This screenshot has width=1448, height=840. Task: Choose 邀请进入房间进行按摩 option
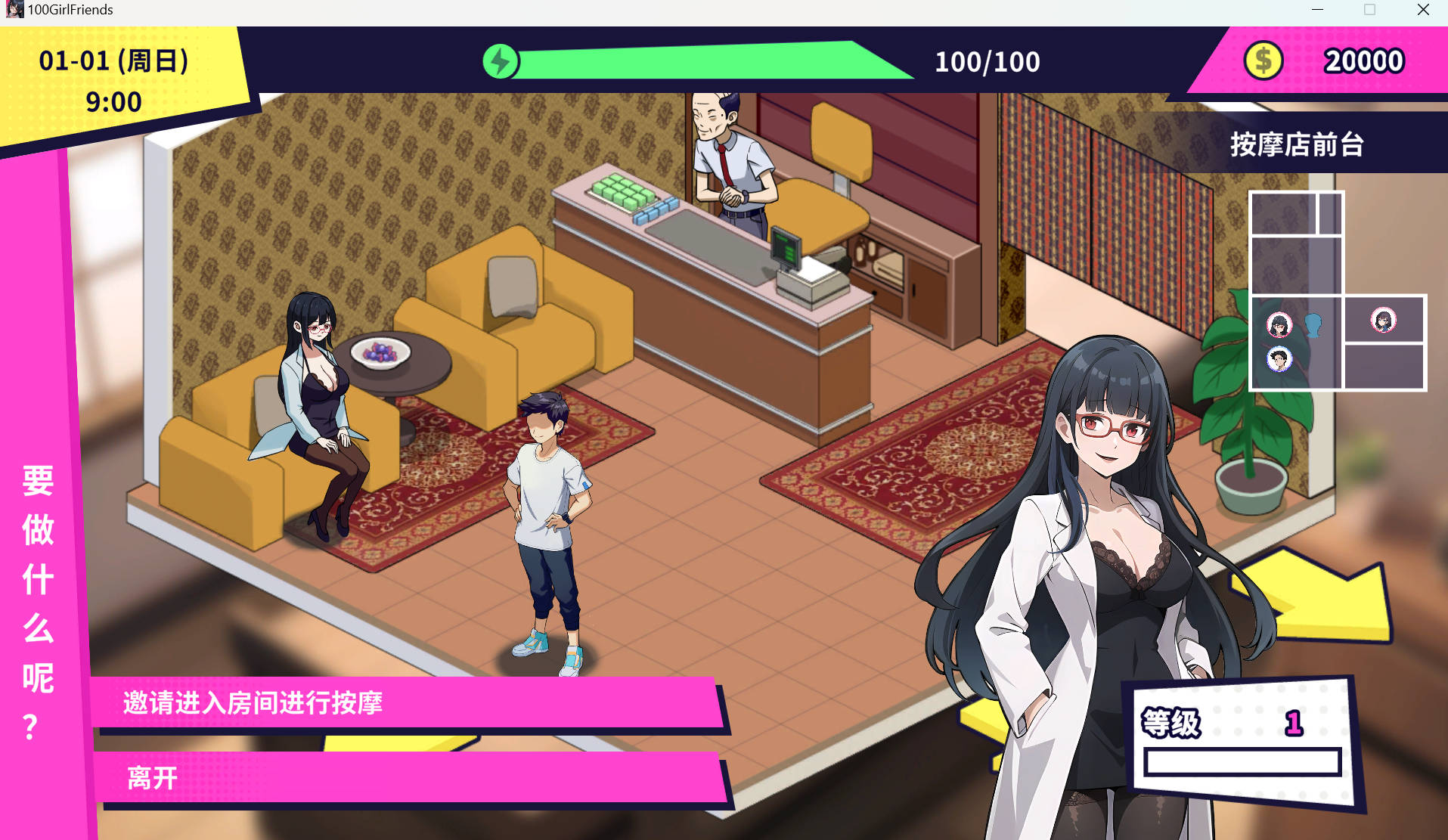pyautogui.click(x=407, y=703)
